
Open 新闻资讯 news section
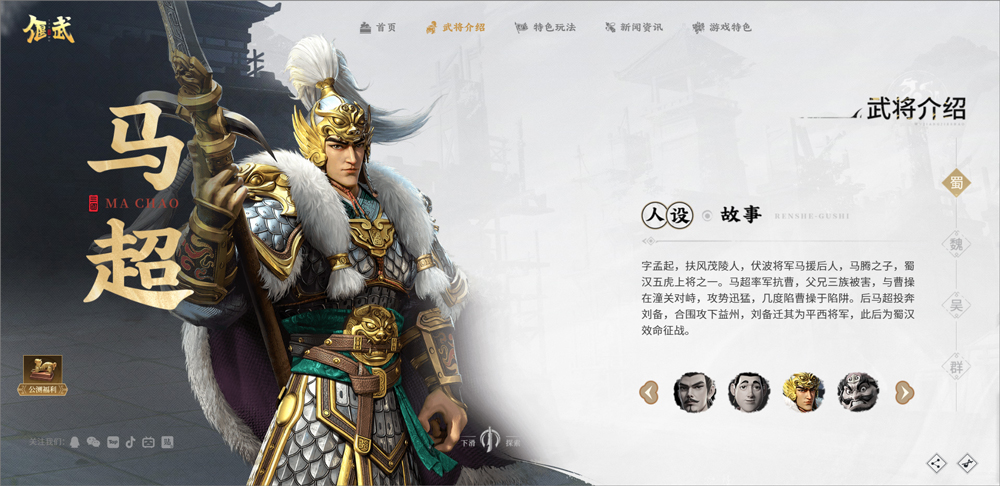635,27
